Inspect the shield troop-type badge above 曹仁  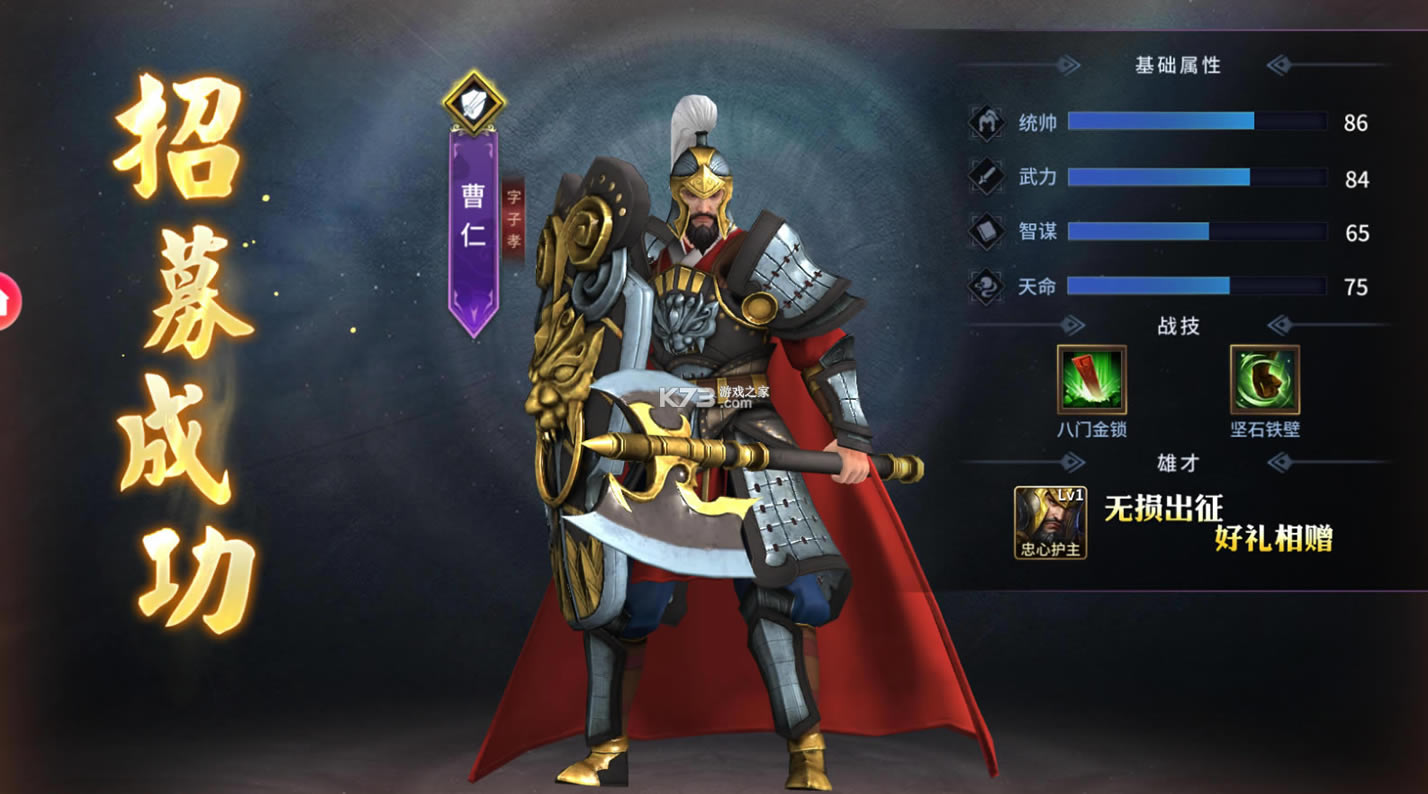pos(473,100)
